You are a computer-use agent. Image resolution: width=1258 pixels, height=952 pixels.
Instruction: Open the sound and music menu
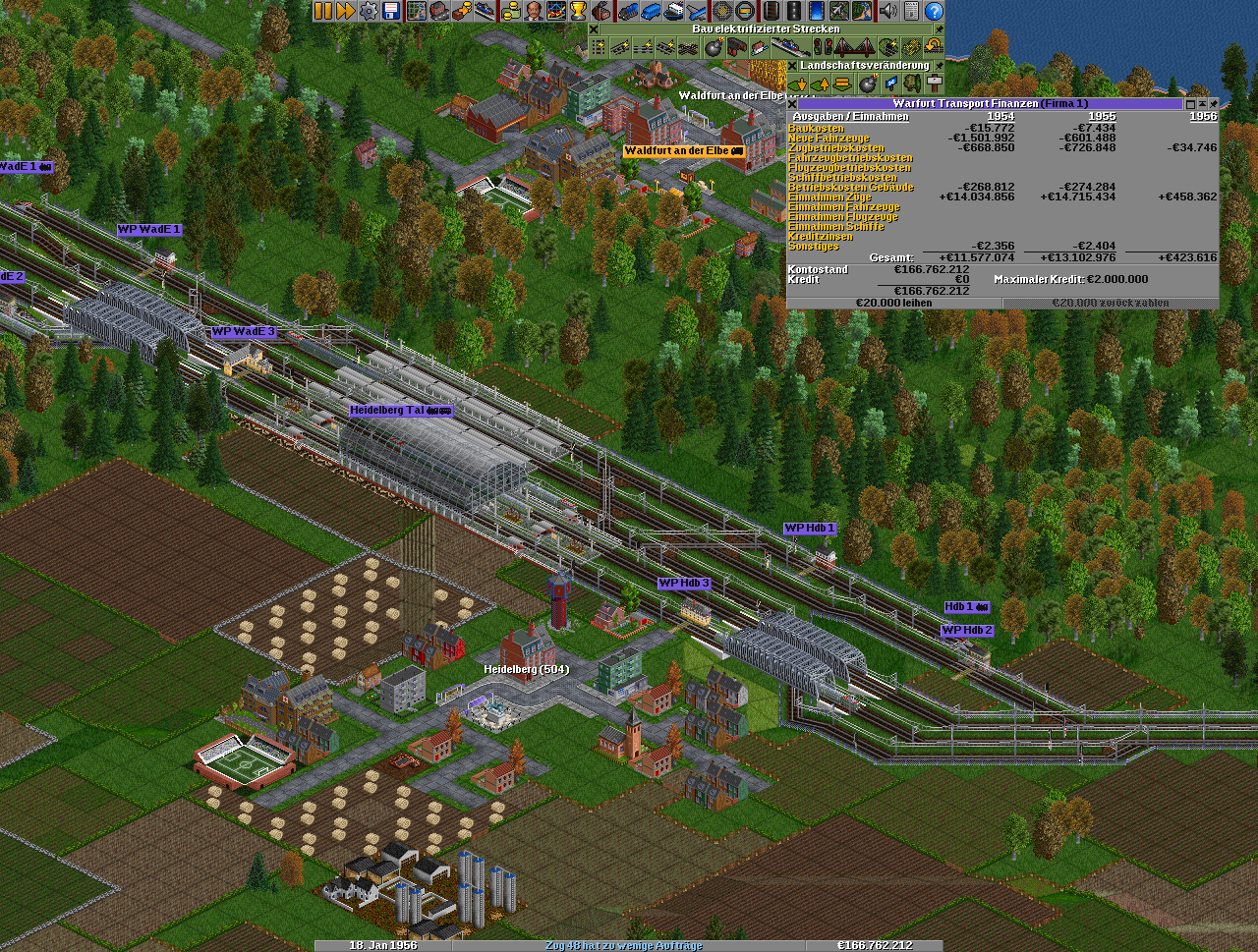click(888, 11)
